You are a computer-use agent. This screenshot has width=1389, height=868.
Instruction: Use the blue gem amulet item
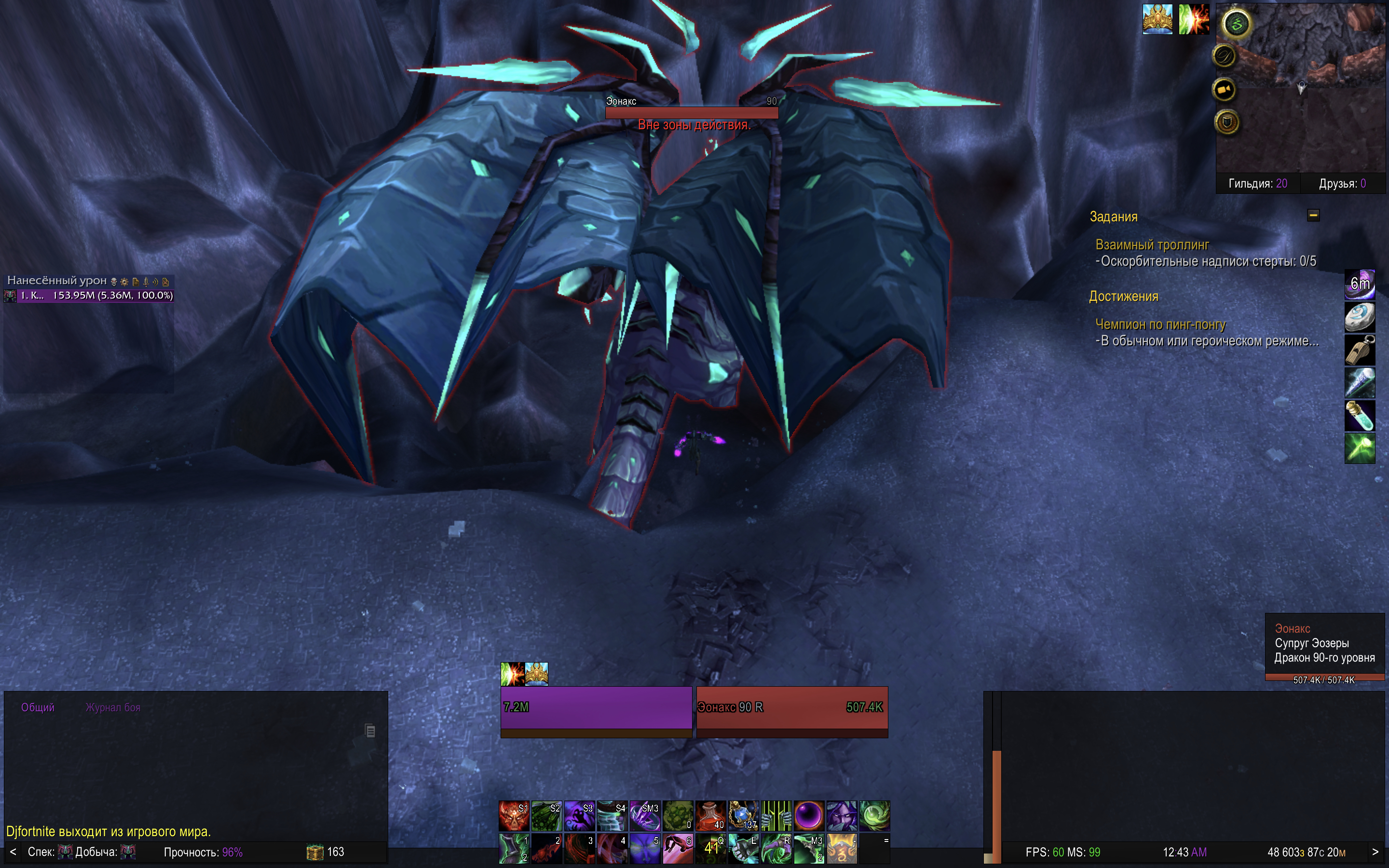(743, 816)
